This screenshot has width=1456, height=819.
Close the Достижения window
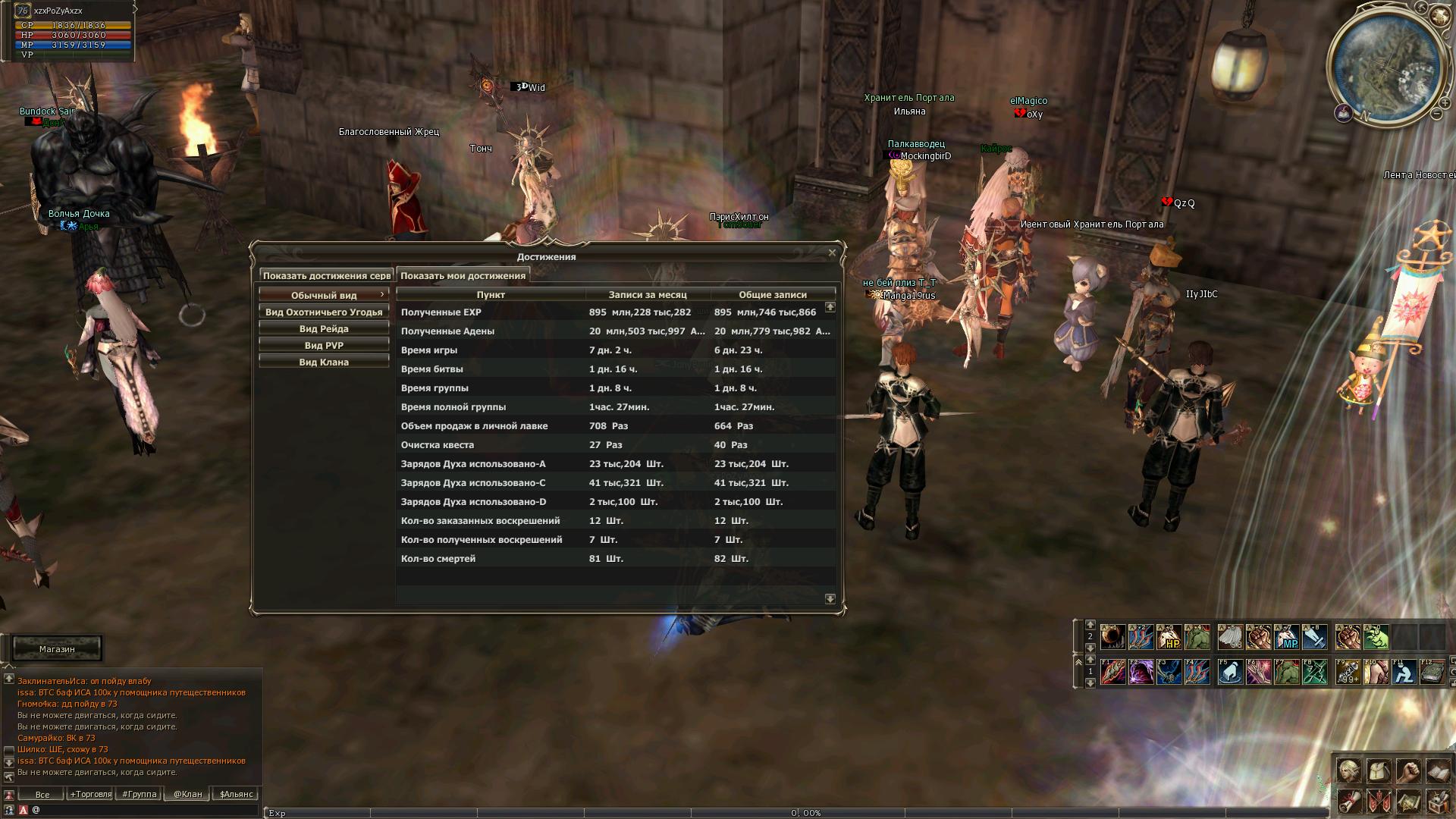click(x=832, y=253)
